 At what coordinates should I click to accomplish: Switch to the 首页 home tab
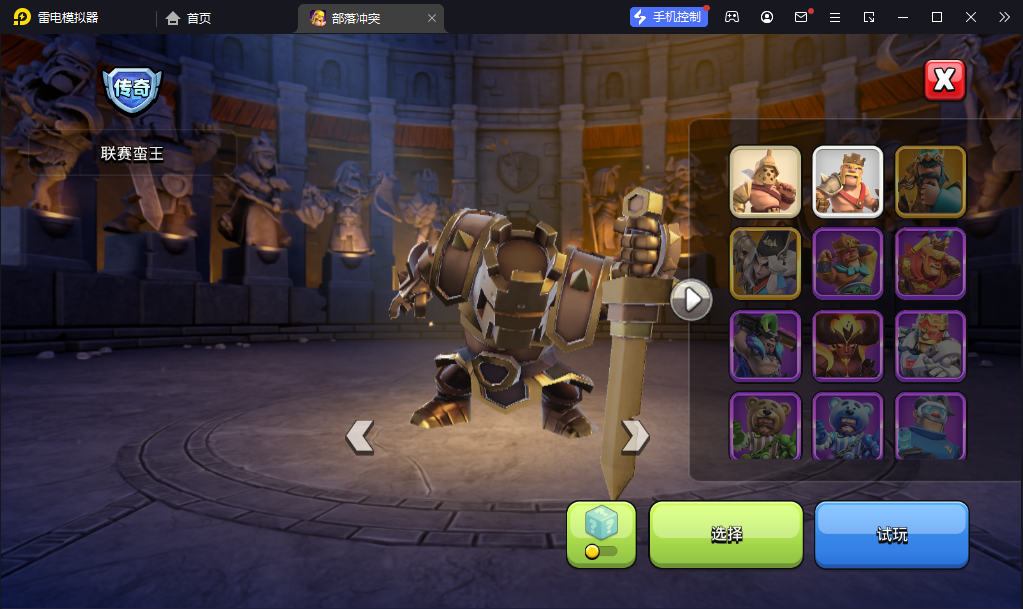pyautogui.click(x=189, y=18)
